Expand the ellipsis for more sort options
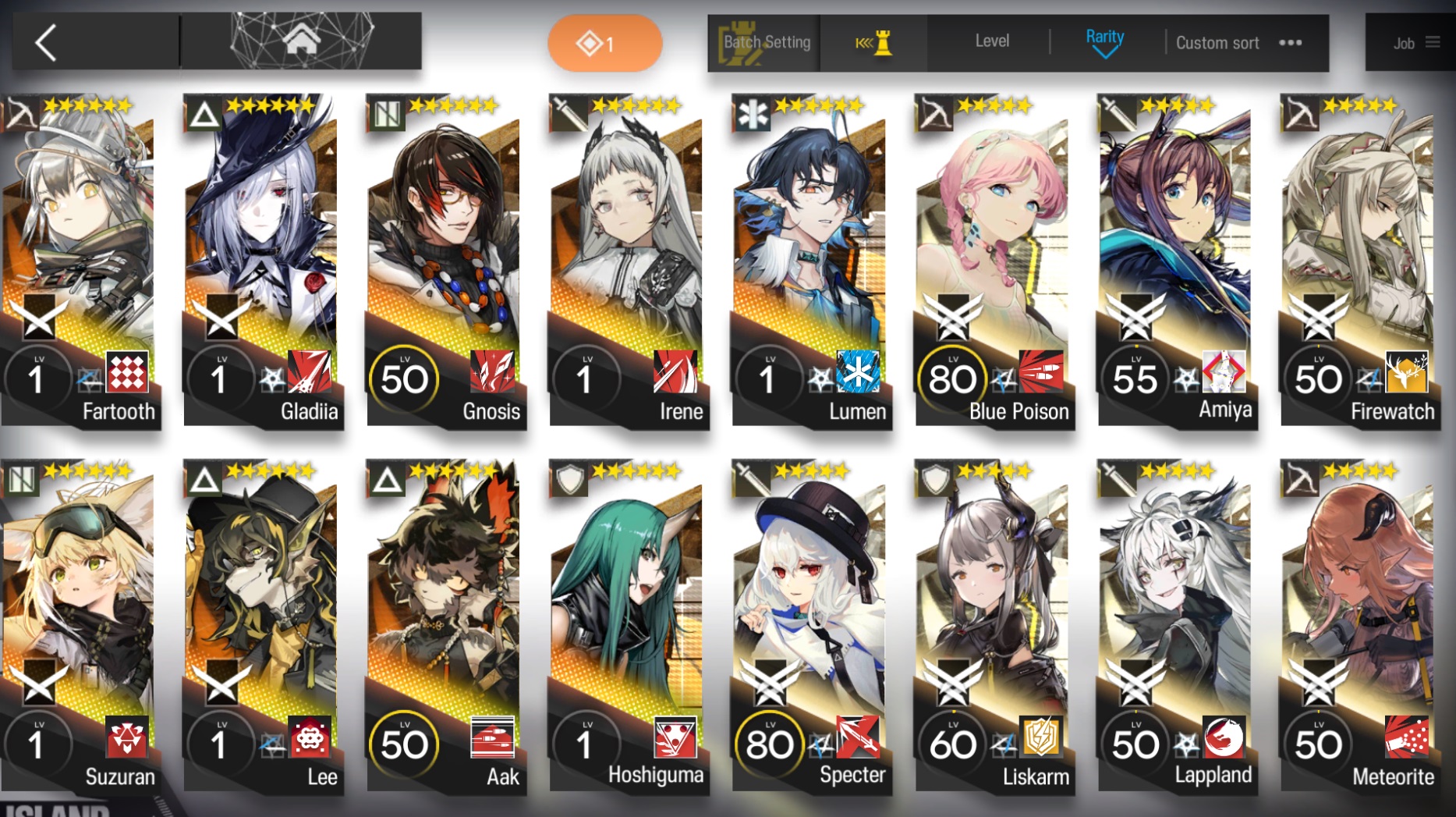 coord(1290,44)
